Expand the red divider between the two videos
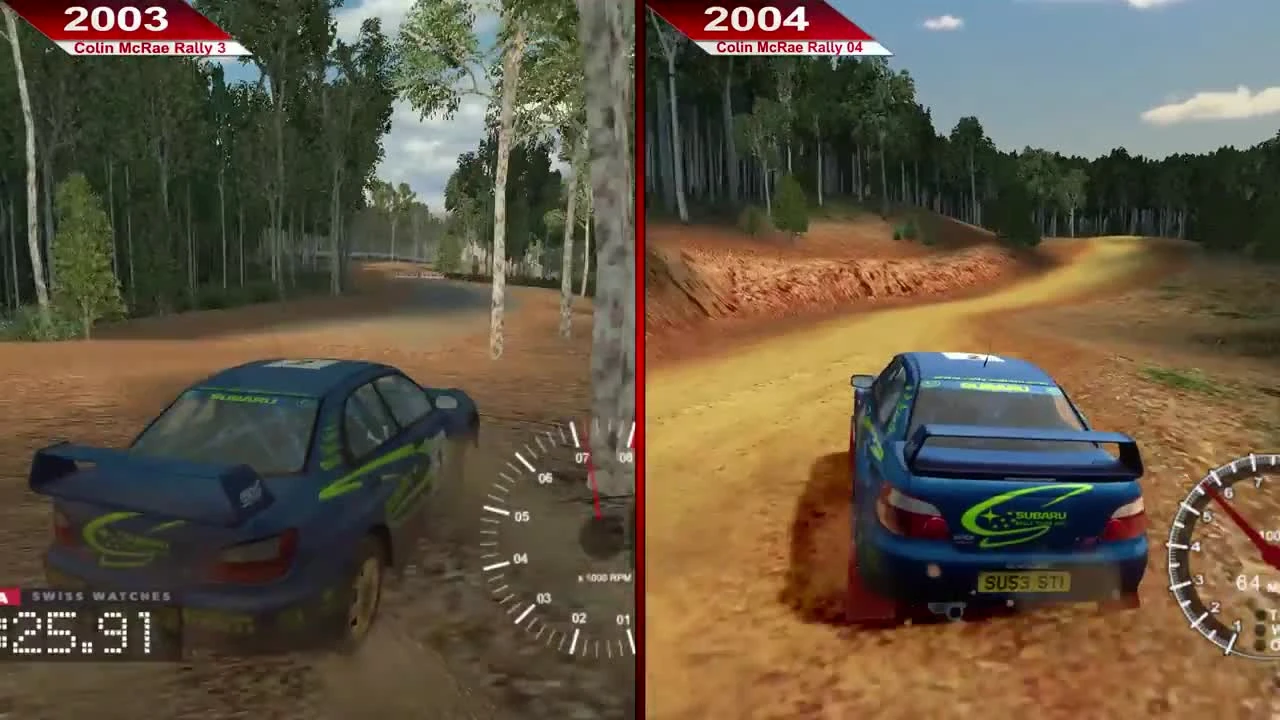 (640, 360)
